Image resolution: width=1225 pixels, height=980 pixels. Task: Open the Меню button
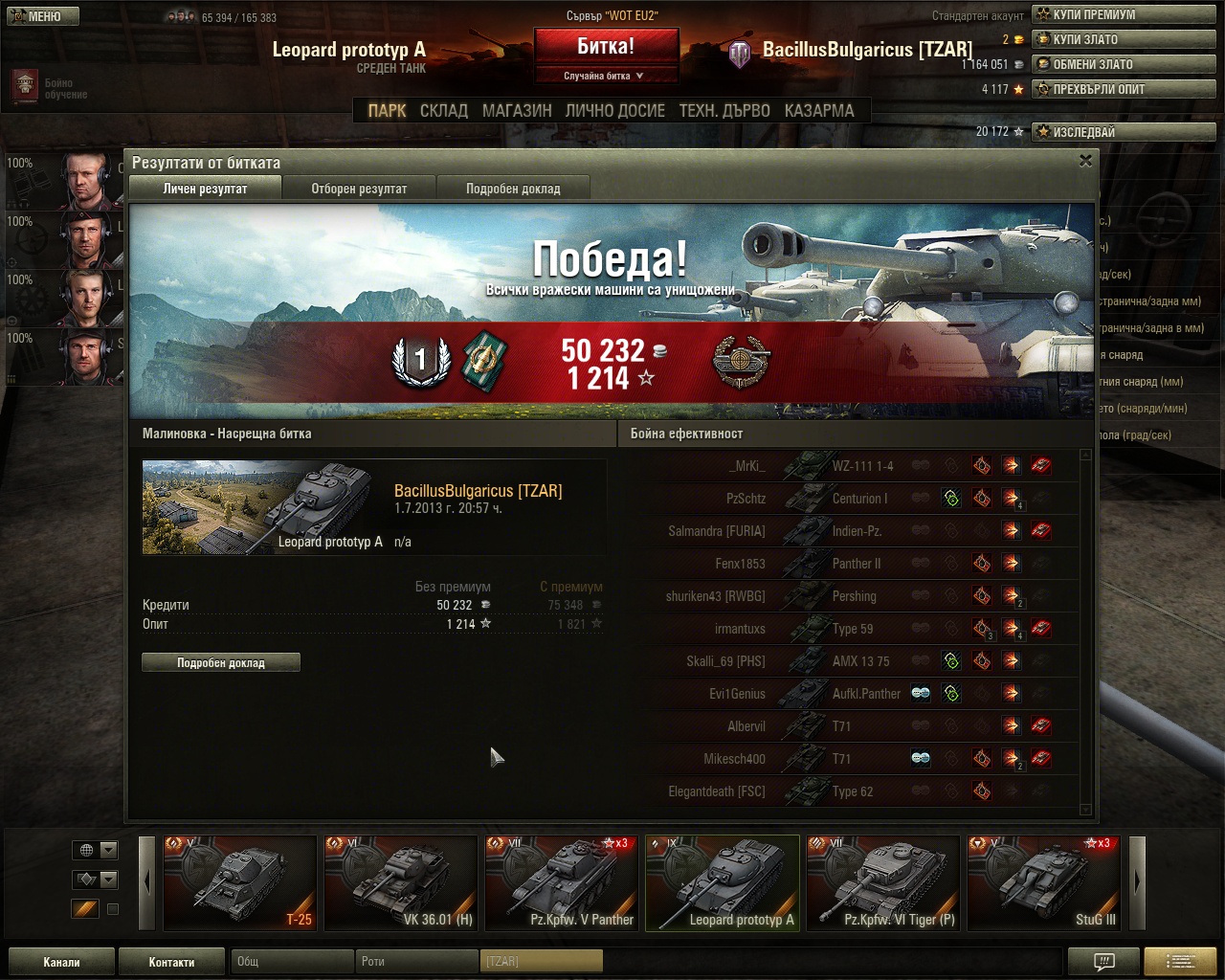tap(39, 16)
